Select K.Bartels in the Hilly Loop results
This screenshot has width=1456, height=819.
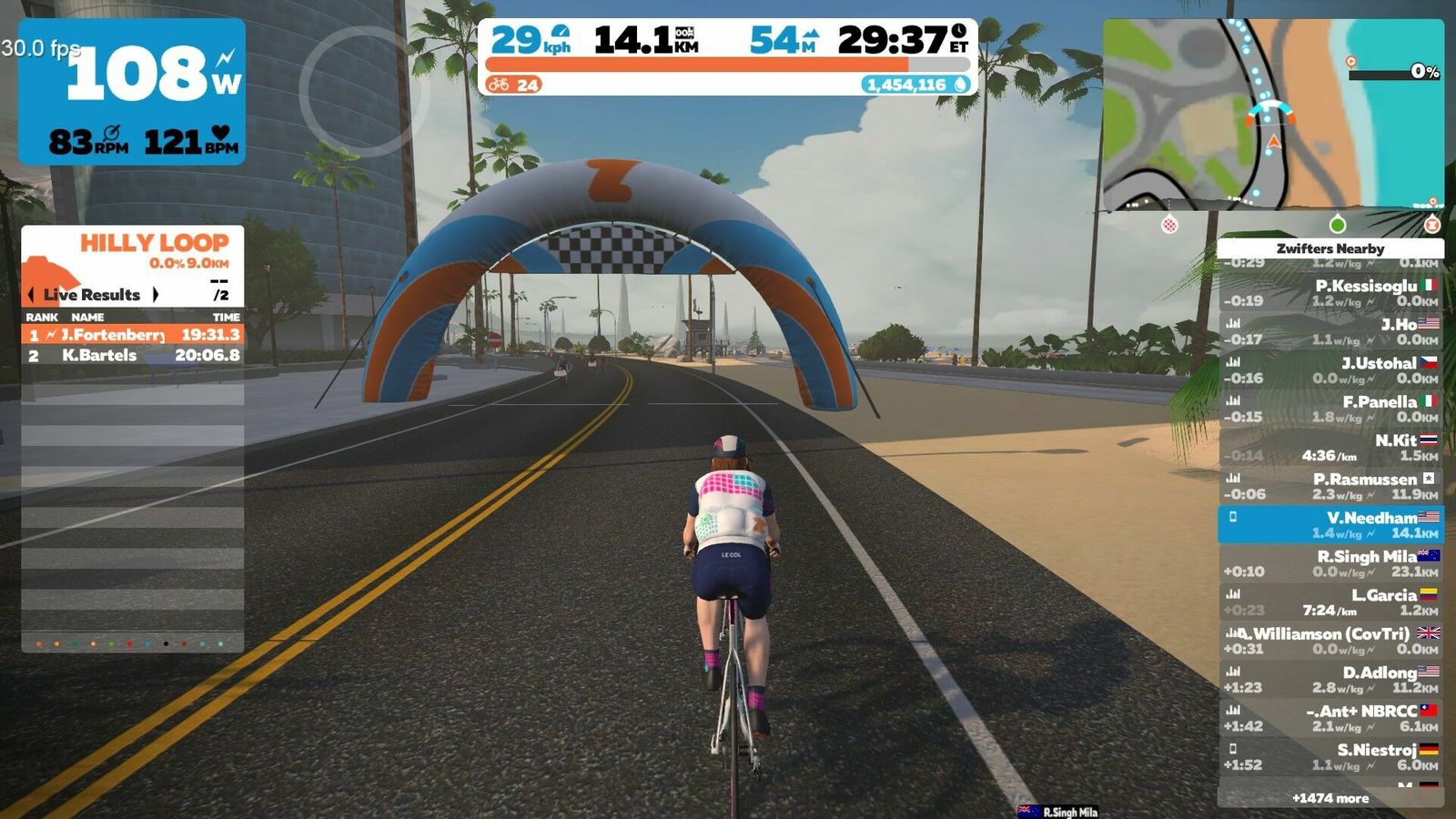[133, 356]
